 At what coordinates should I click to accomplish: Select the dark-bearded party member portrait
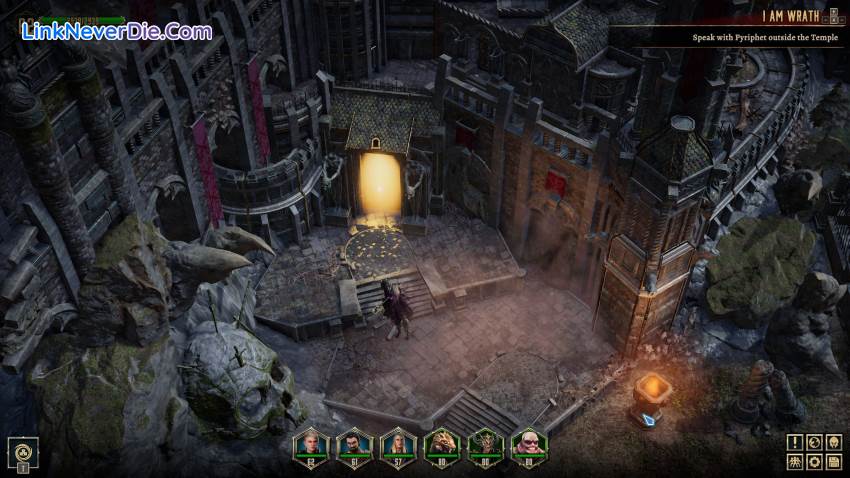click(352, 445)
